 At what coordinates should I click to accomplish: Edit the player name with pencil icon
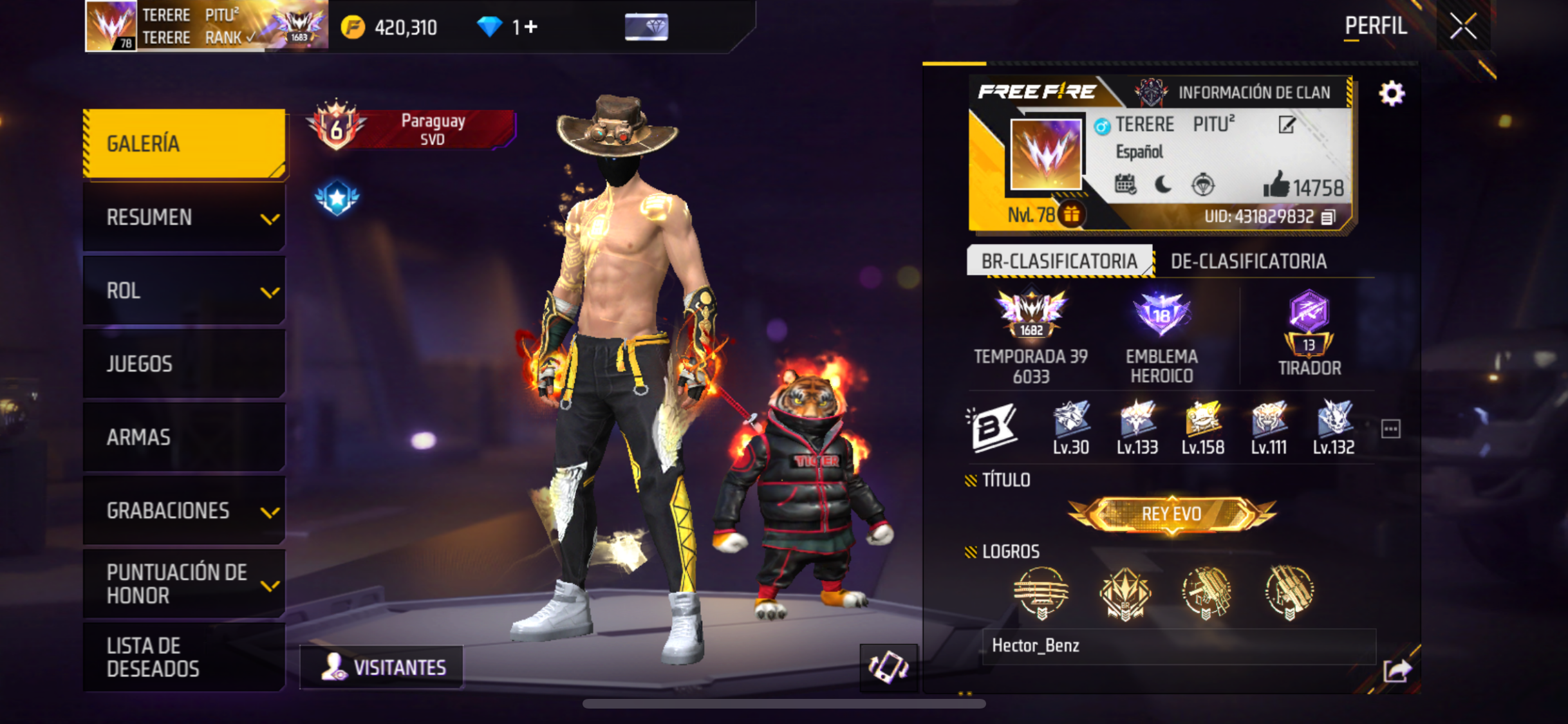1287,125
